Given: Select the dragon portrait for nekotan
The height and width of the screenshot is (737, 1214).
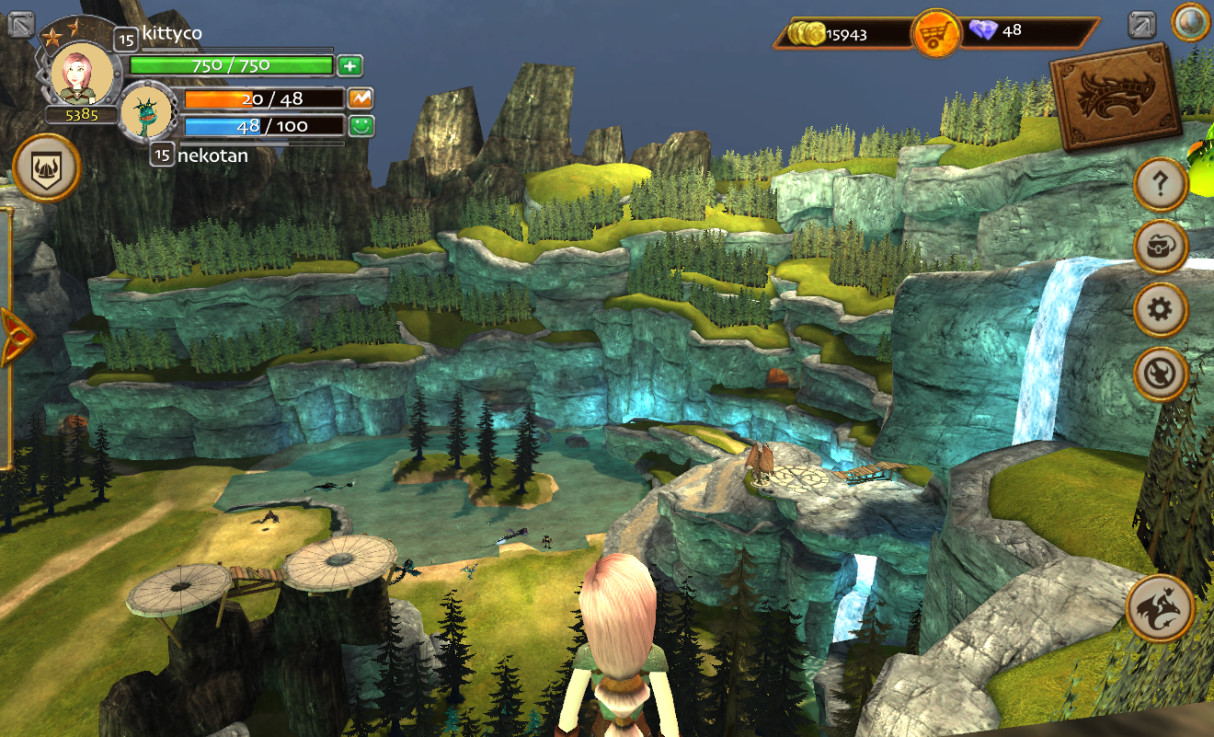Looking at the screenshot, I should point(149,112).
